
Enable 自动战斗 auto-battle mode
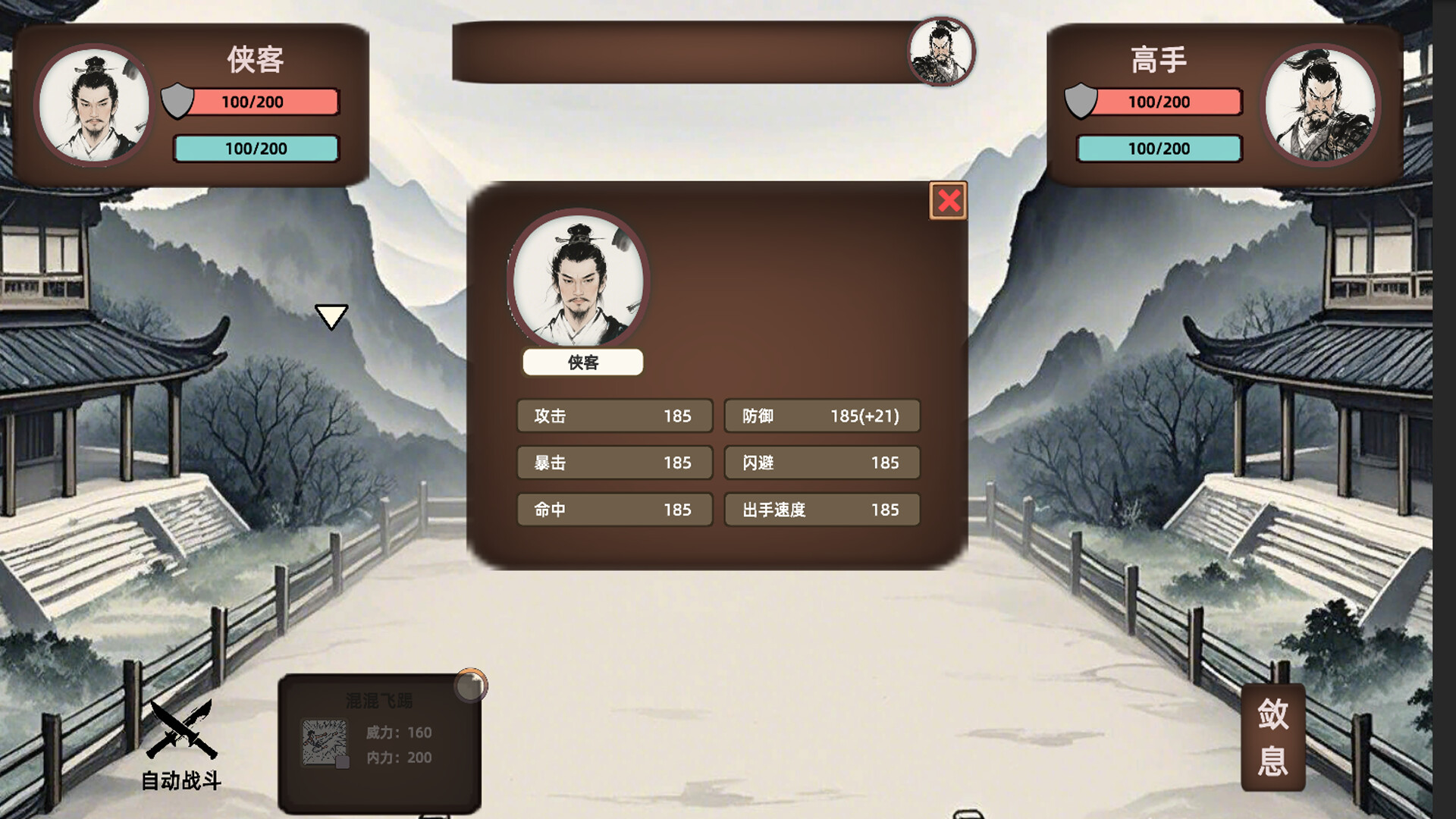click(x=181, y=758)
